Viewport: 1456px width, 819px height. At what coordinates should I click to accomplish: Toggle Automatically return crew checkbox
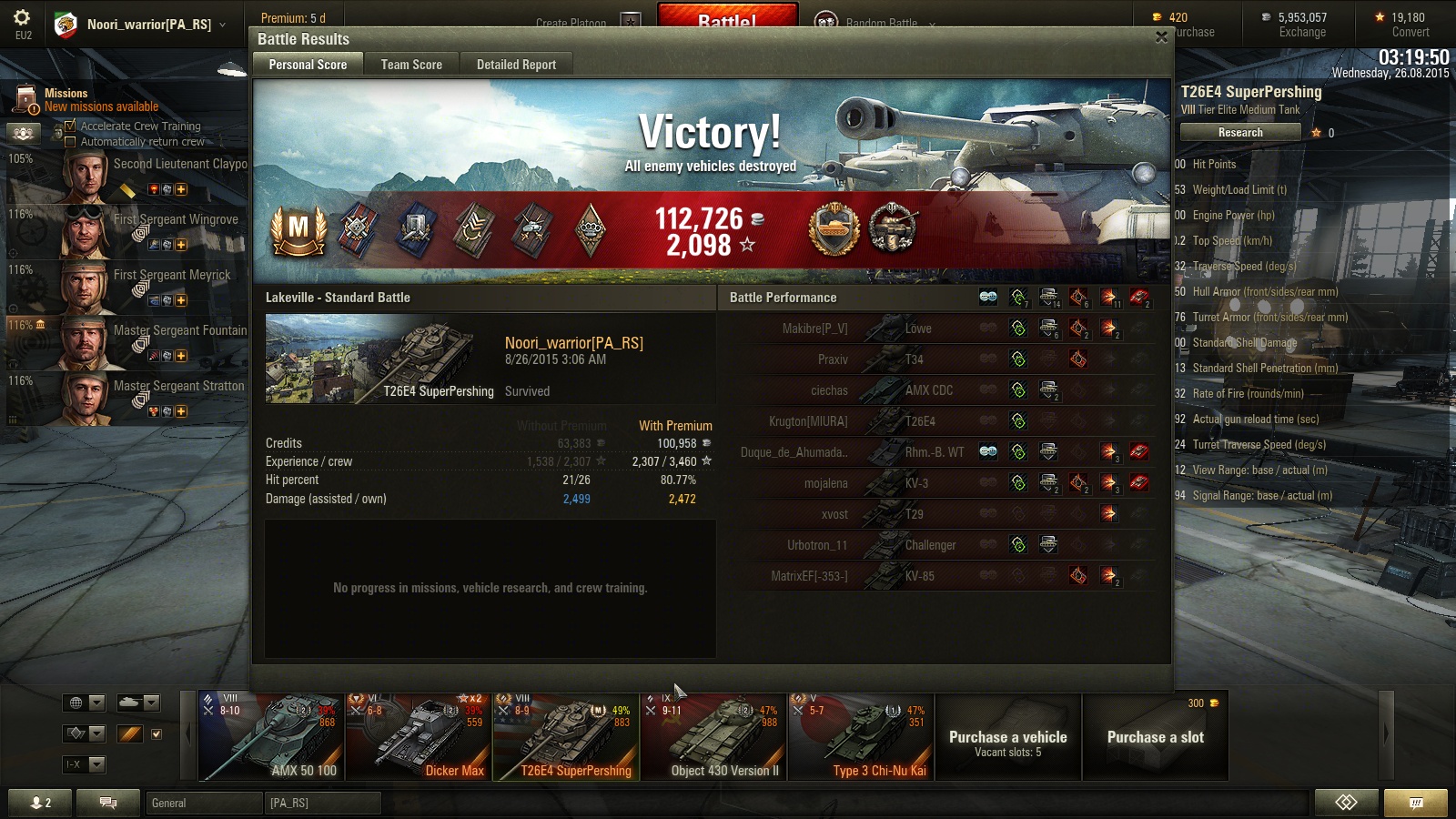[70, 142]
